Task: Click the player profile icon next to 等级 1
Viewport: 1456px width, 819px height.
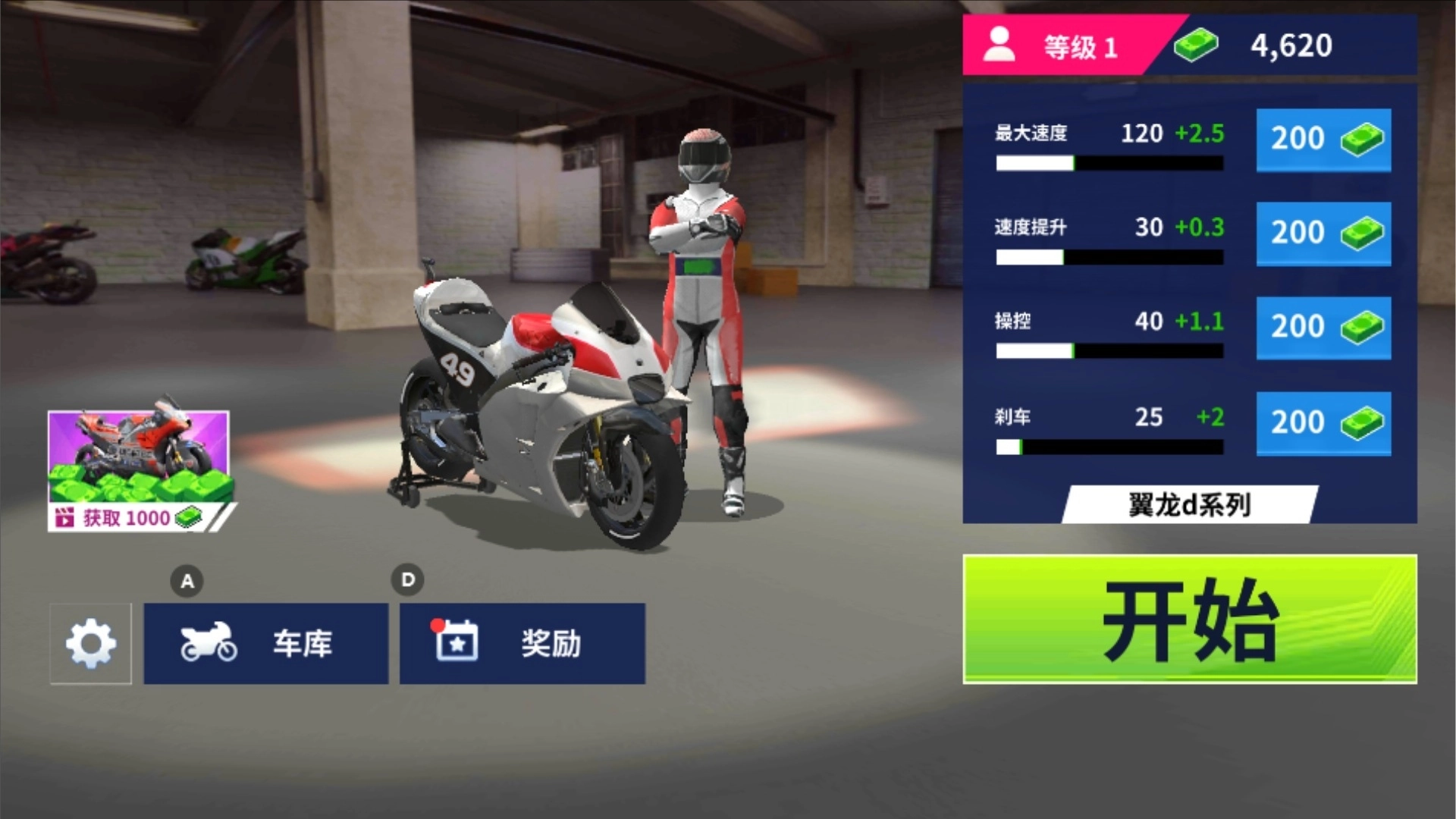Action: [x=999, y=45]
